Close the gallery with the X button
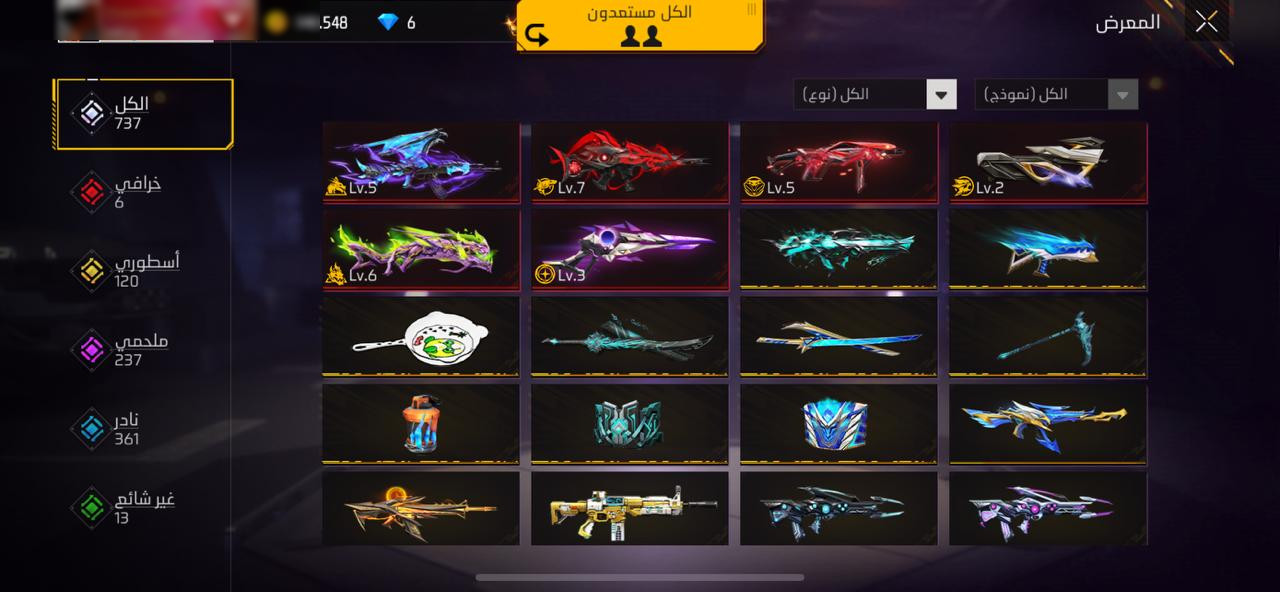The width and height of the screenshot is (1280, 592). (x=1206, y=21)
